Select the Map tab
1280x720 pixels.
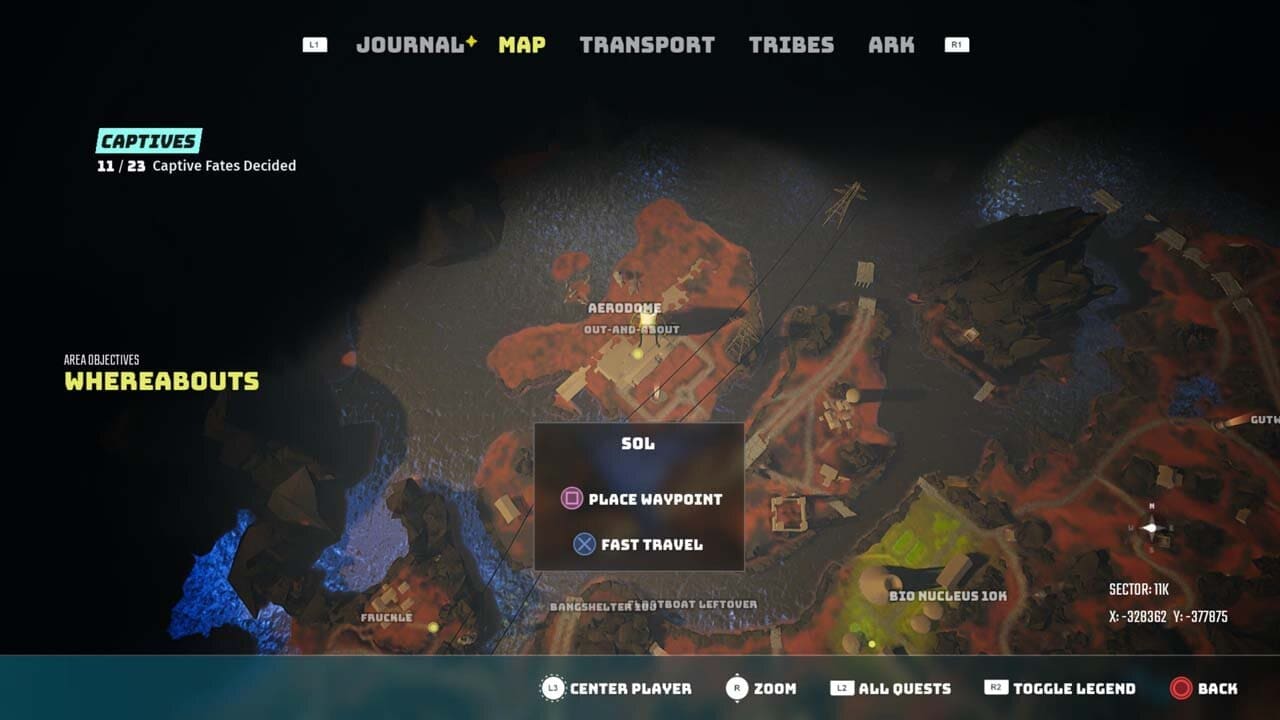pyautogui.click(x=522, y=45)
